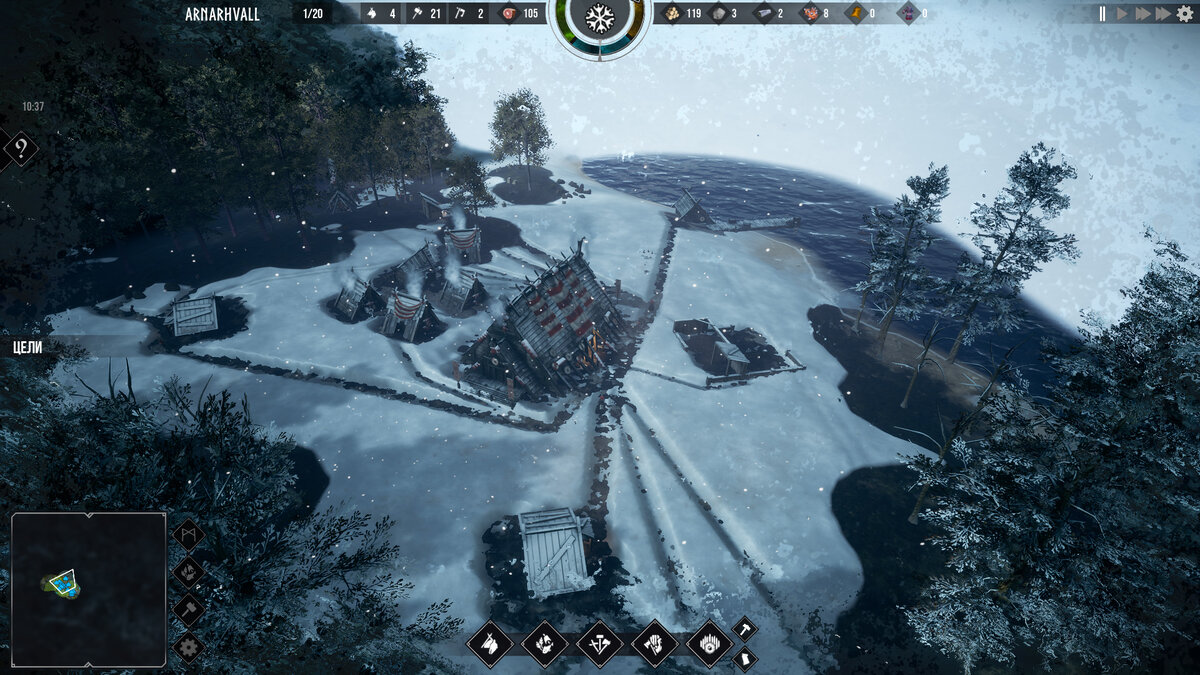1200x675 pixels.
Task: Click the small button below the build-bar hammer
Action: [x=745, y=659]
